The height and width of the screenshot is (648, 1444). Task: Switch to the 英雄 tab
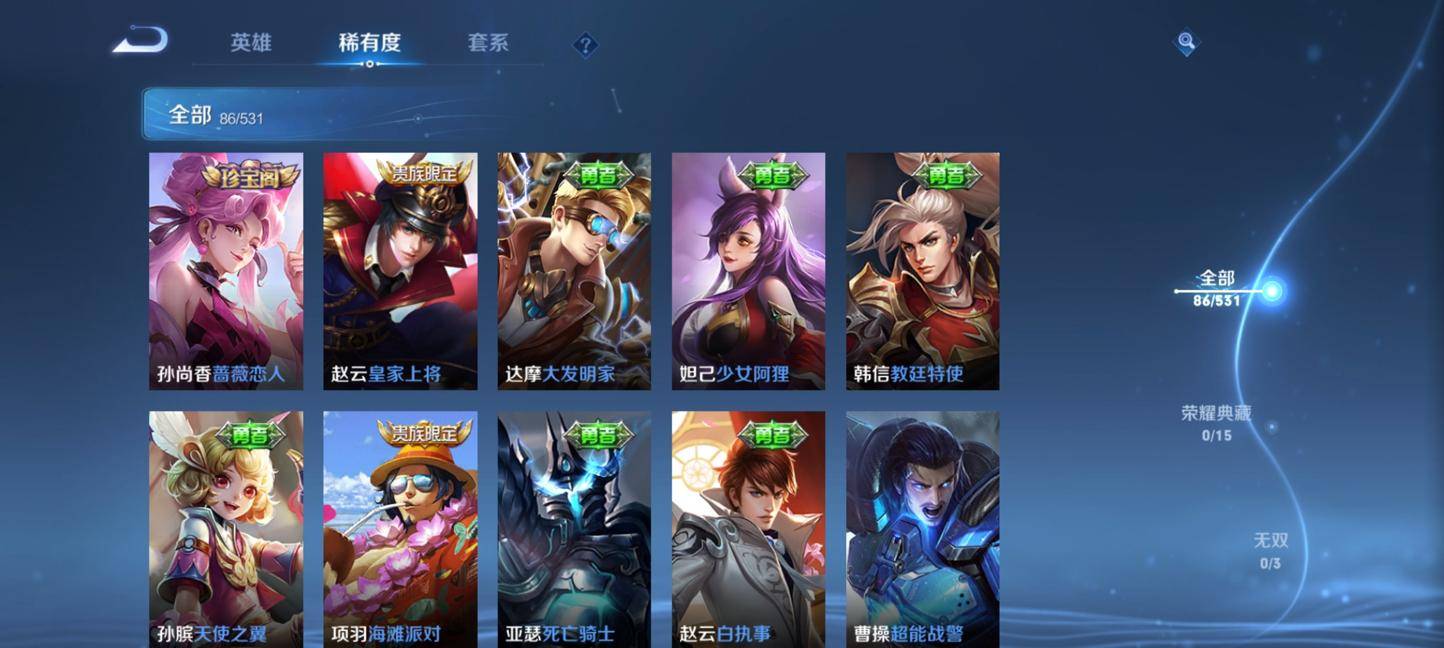(250, 43)
